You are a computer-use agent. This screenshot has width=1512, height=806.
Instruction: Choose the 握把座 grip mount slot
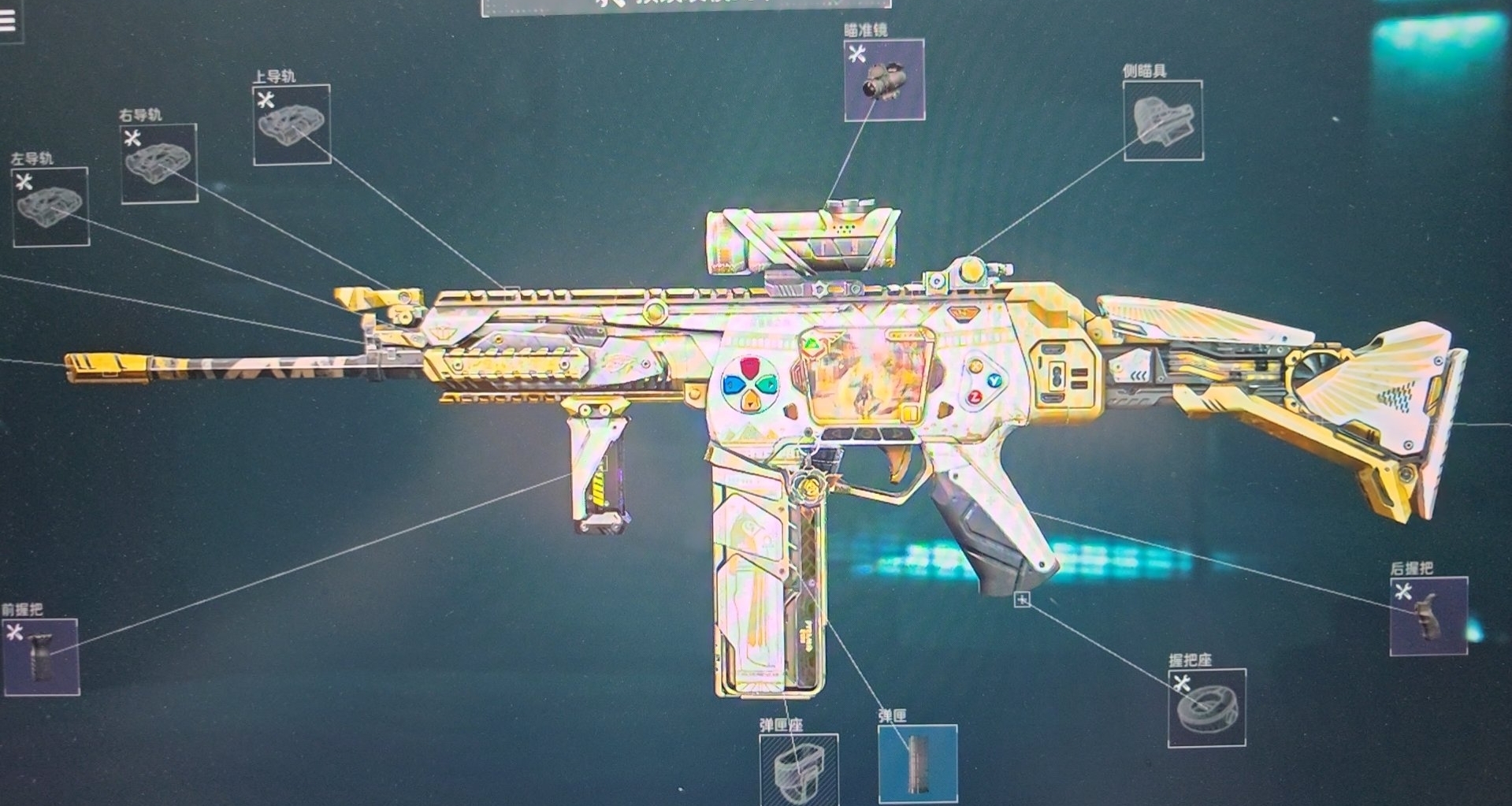(1206, 708)
